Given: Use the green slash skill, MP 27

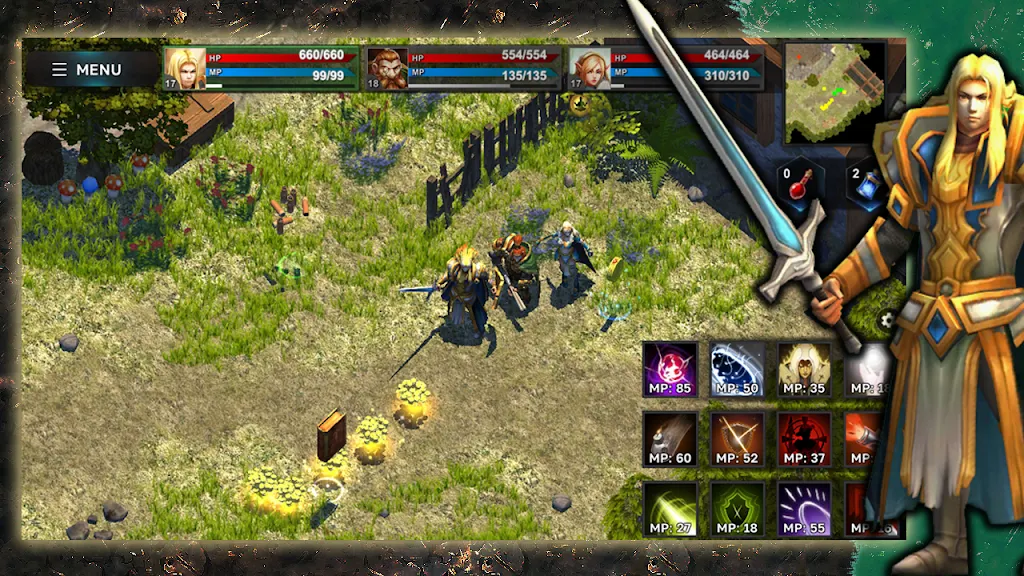Looking at the screenshot, I should (669, 509).
